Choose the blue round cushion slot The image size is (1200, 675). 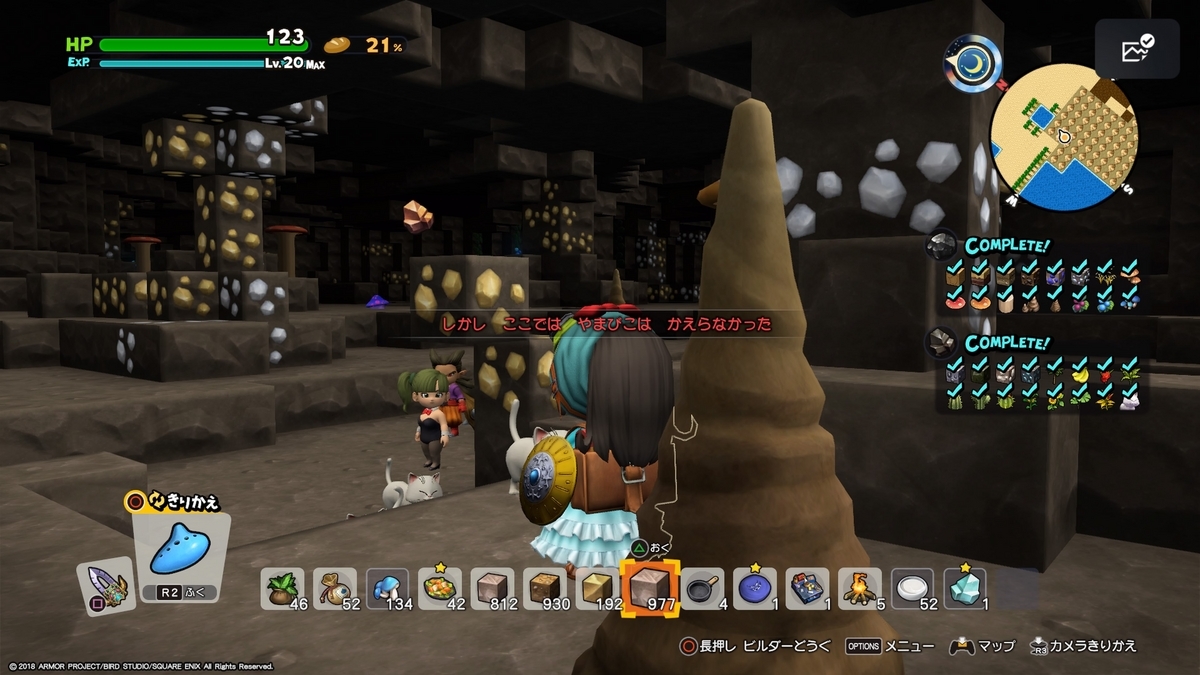click(x=755, y=588)
